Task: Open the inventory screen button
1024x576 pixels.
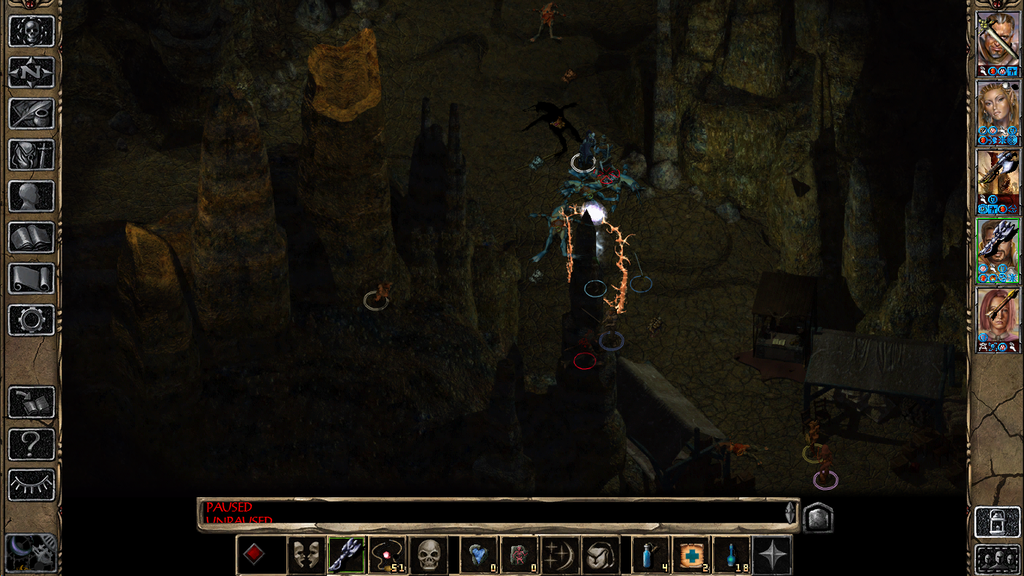Action: (x=31, y=154)
